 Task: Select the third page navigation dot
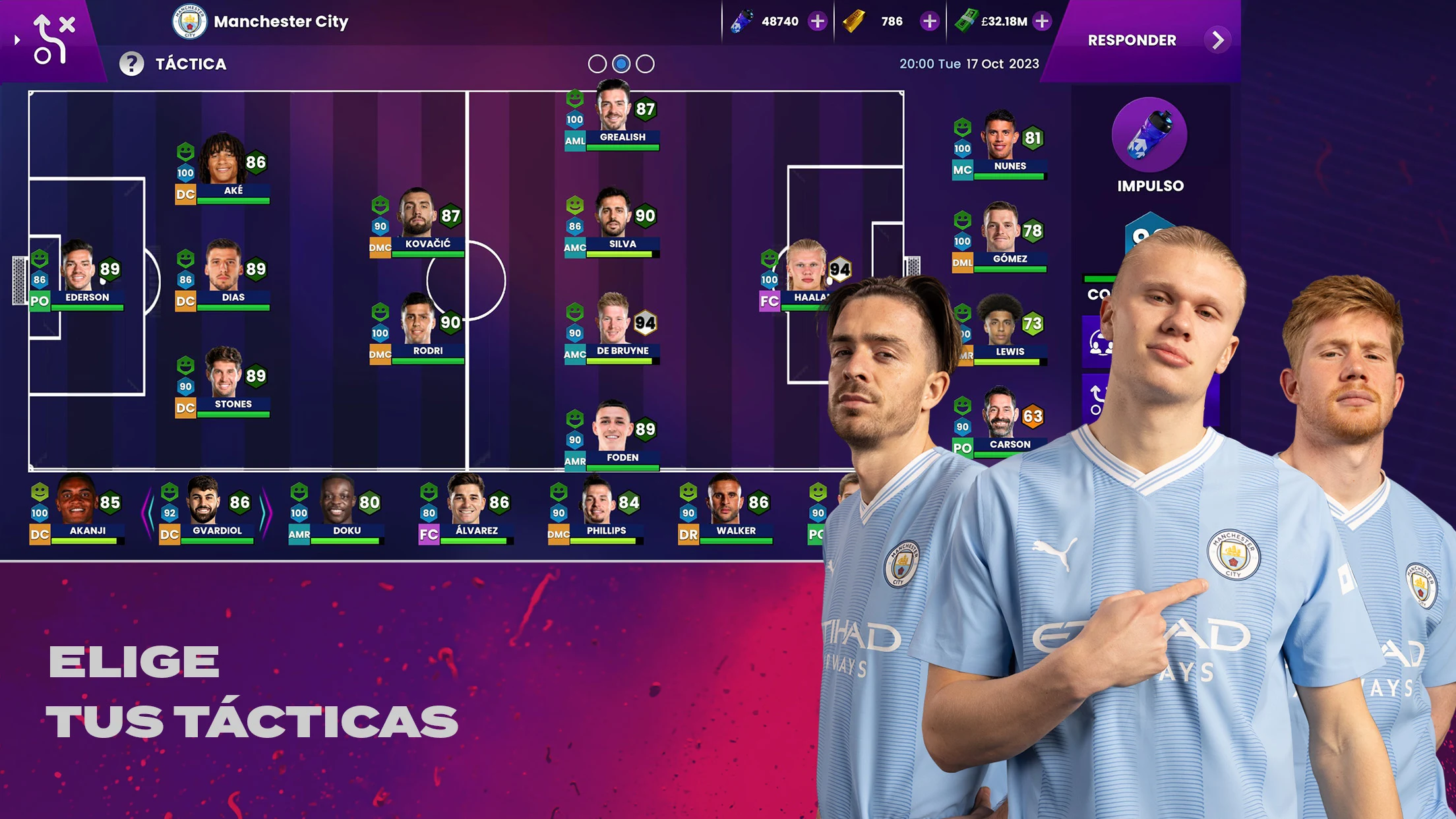(x=644, y=63)
